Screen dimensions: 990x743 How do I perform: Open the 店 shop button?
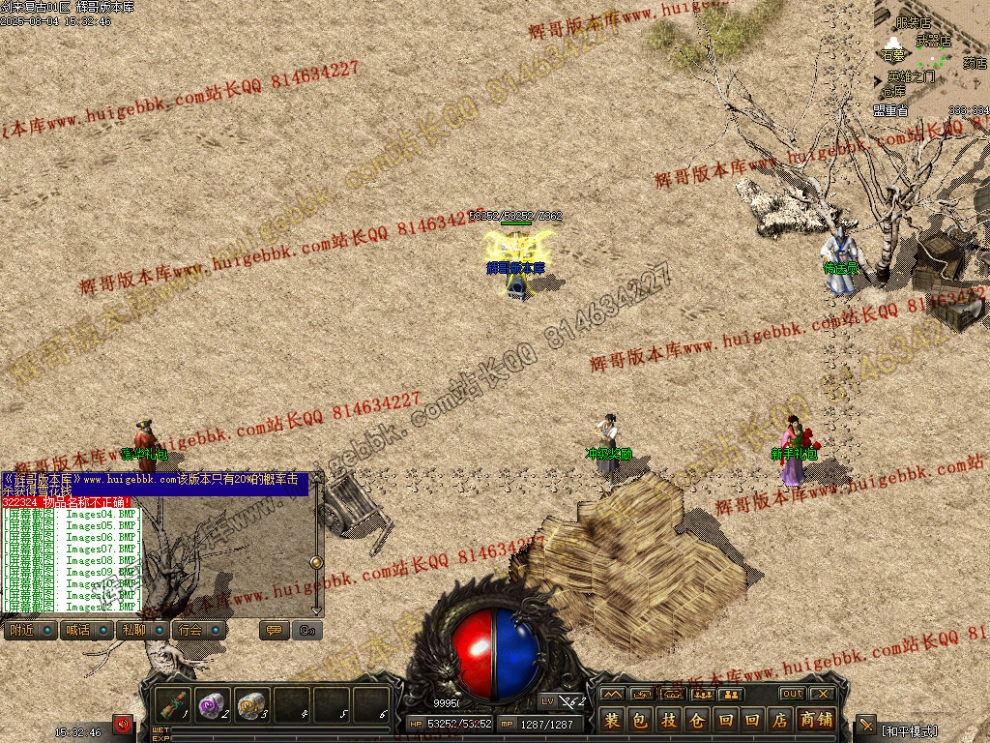(780, 720)
